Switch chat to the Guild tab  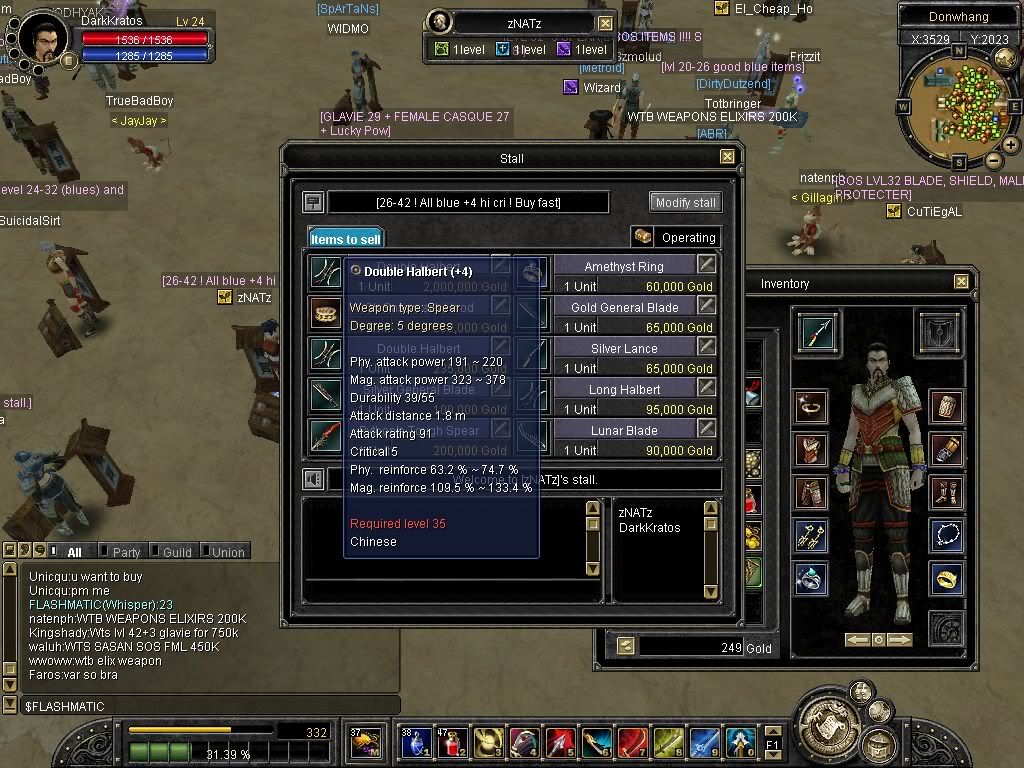(176, 552)
